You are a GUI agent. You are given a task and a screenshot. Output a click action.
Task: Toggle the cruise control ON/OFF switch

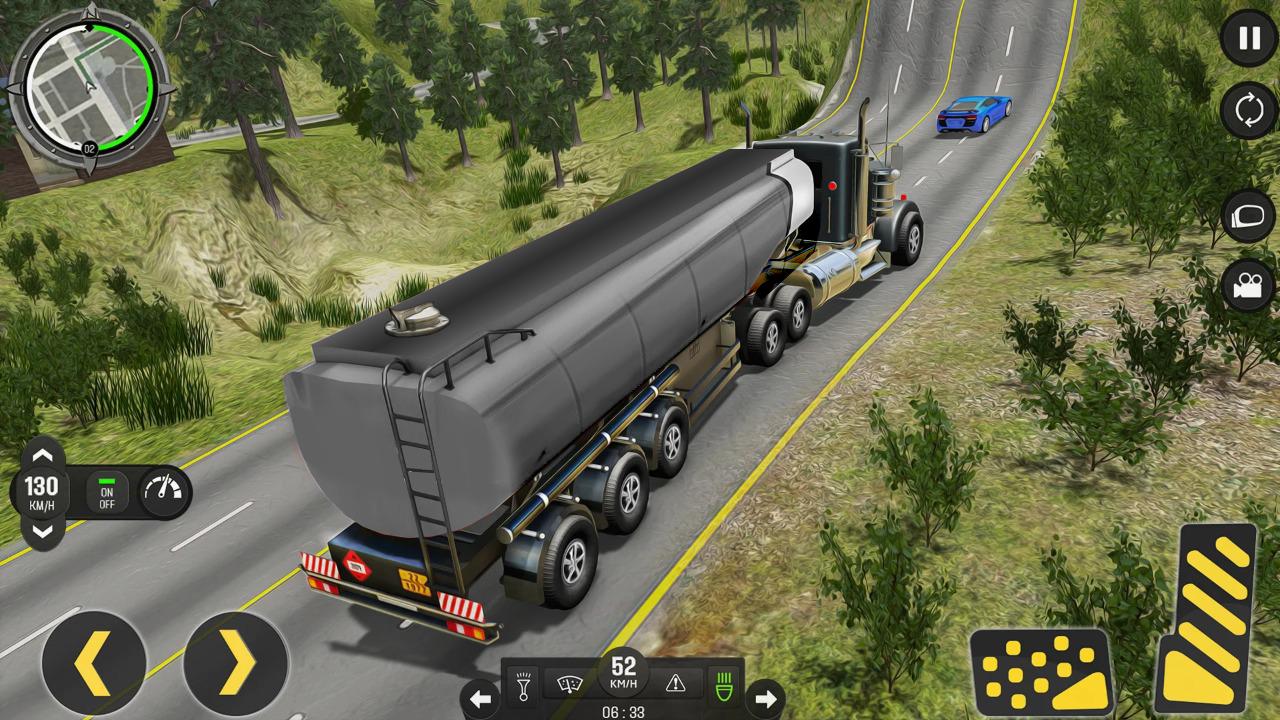[106, 492]
